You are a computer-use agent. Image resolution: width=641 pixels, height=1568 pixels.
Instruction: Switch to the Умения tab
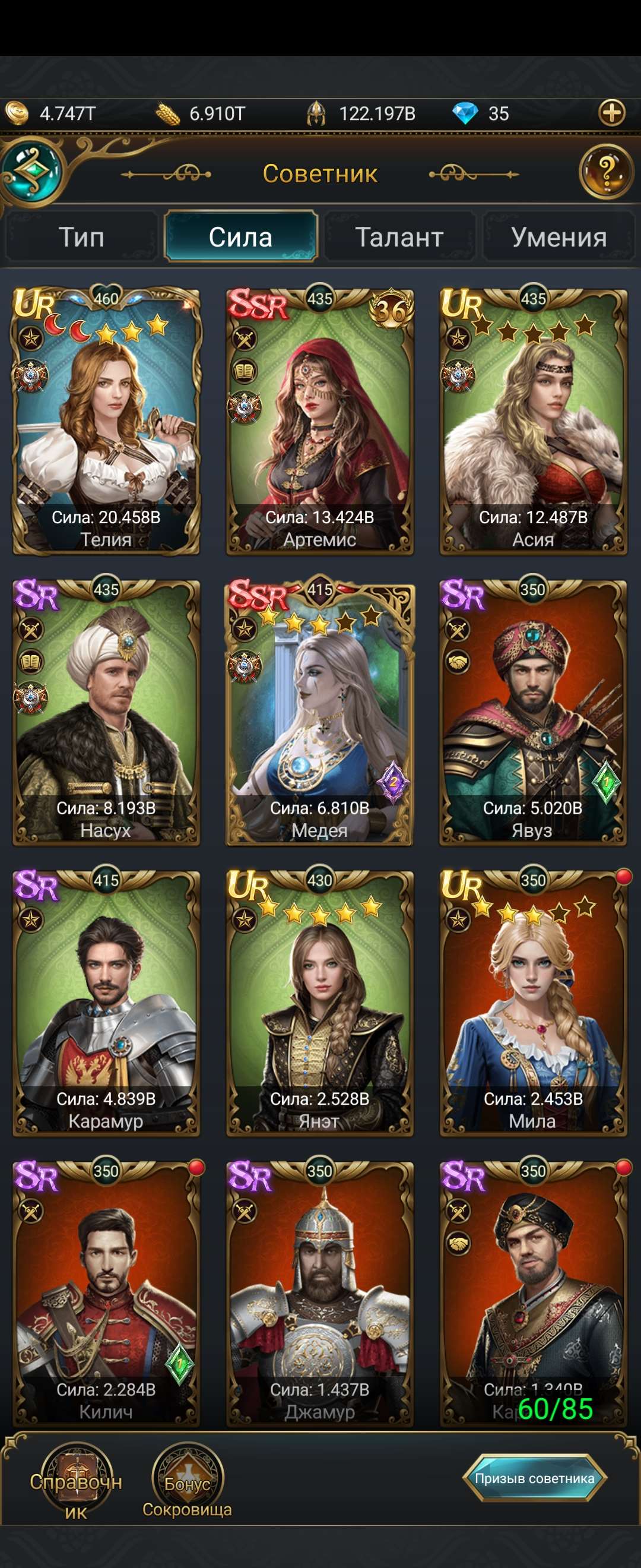tap(559, 237)
